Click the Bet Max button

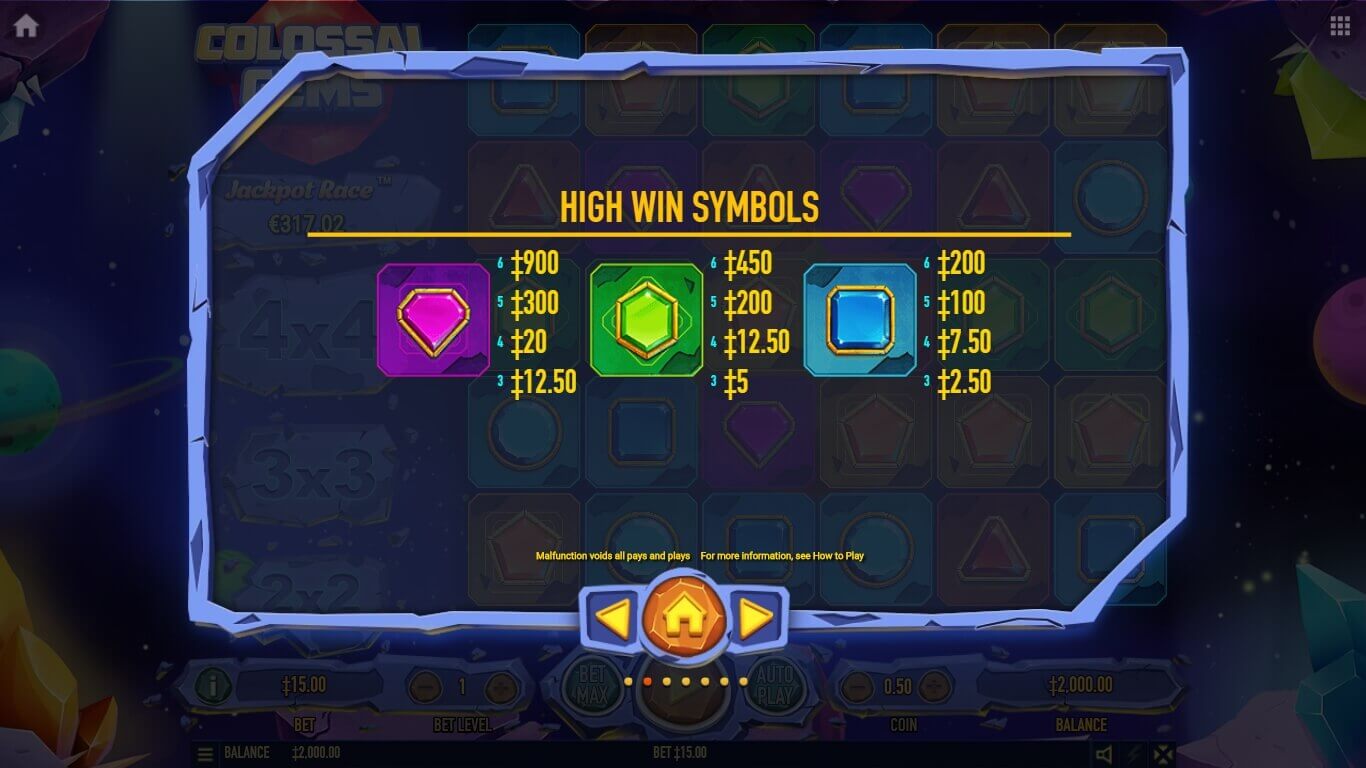pos(590,686)
